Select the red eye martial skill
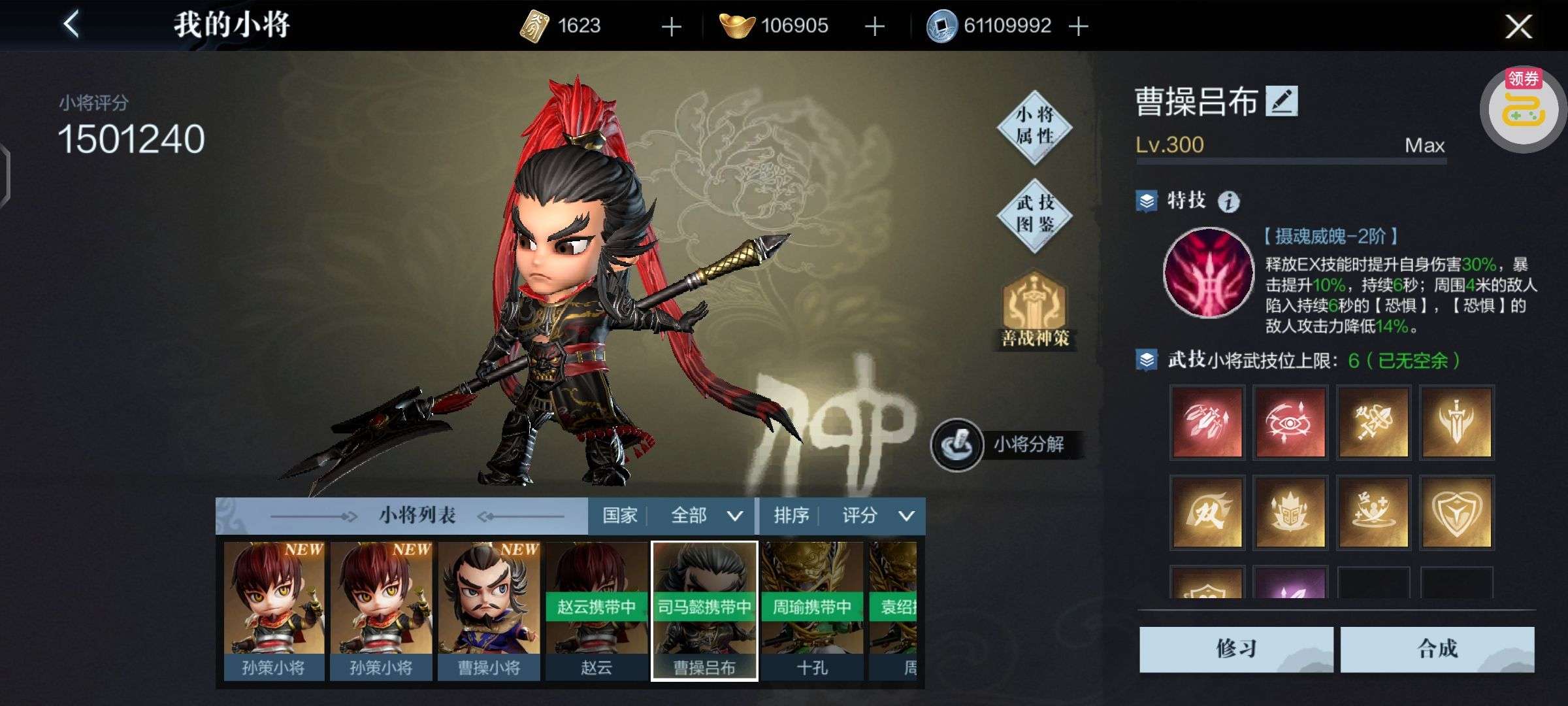 (x=1290, y=422)
